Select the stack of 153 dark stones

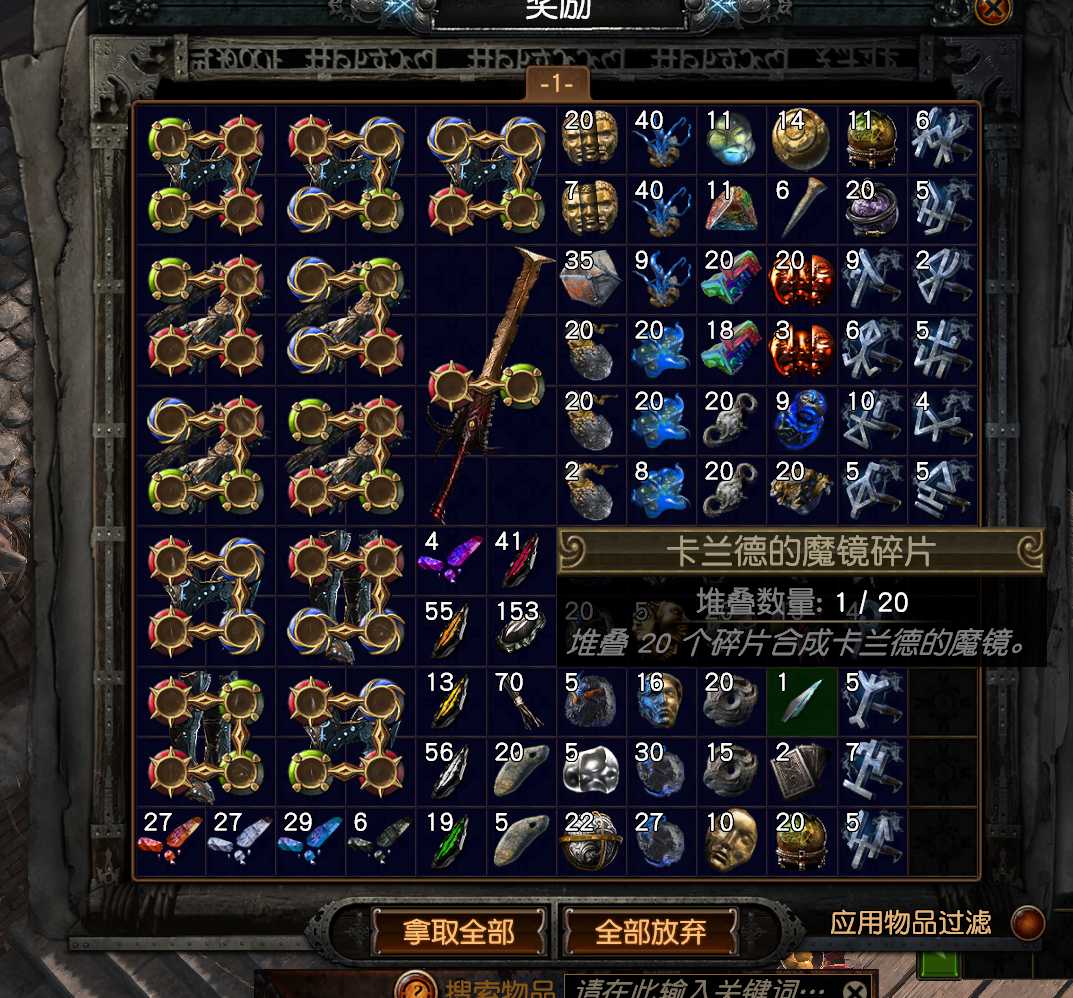[x=521, y=631]
